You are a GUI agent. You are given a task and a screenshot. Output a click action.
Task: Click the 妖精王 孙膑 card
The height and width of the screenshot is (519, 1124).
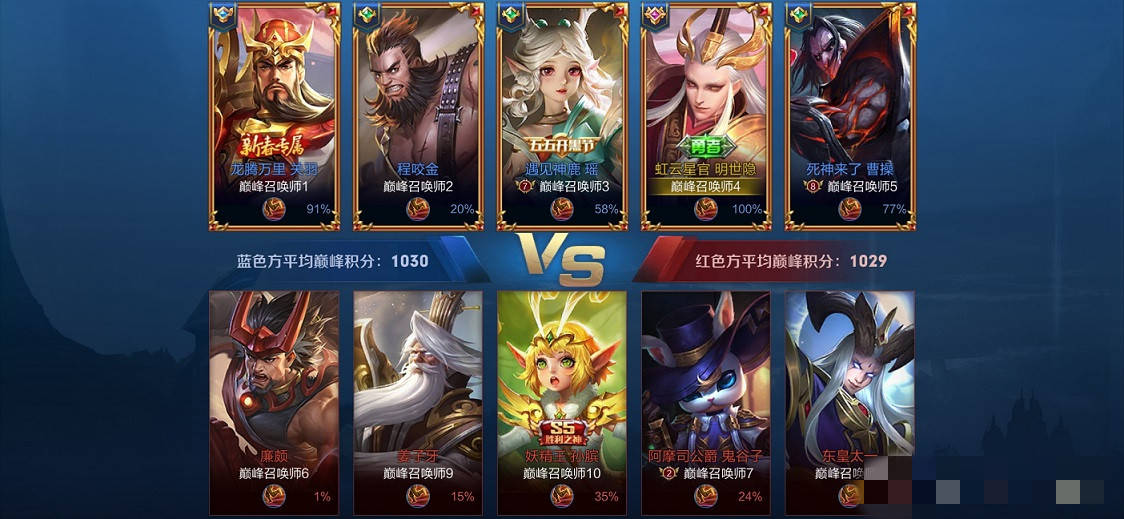562,390
